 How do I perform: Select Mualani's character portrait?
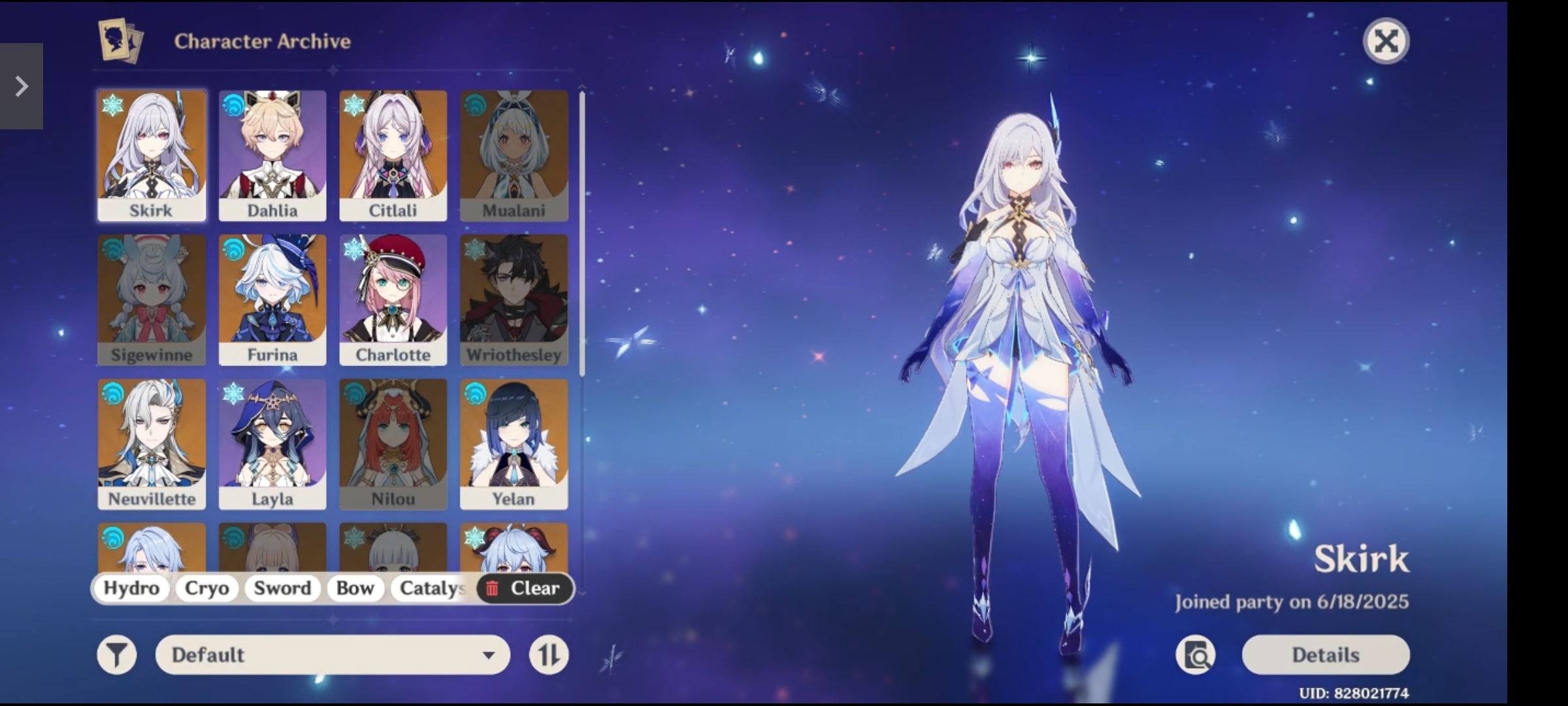(514, 155)
